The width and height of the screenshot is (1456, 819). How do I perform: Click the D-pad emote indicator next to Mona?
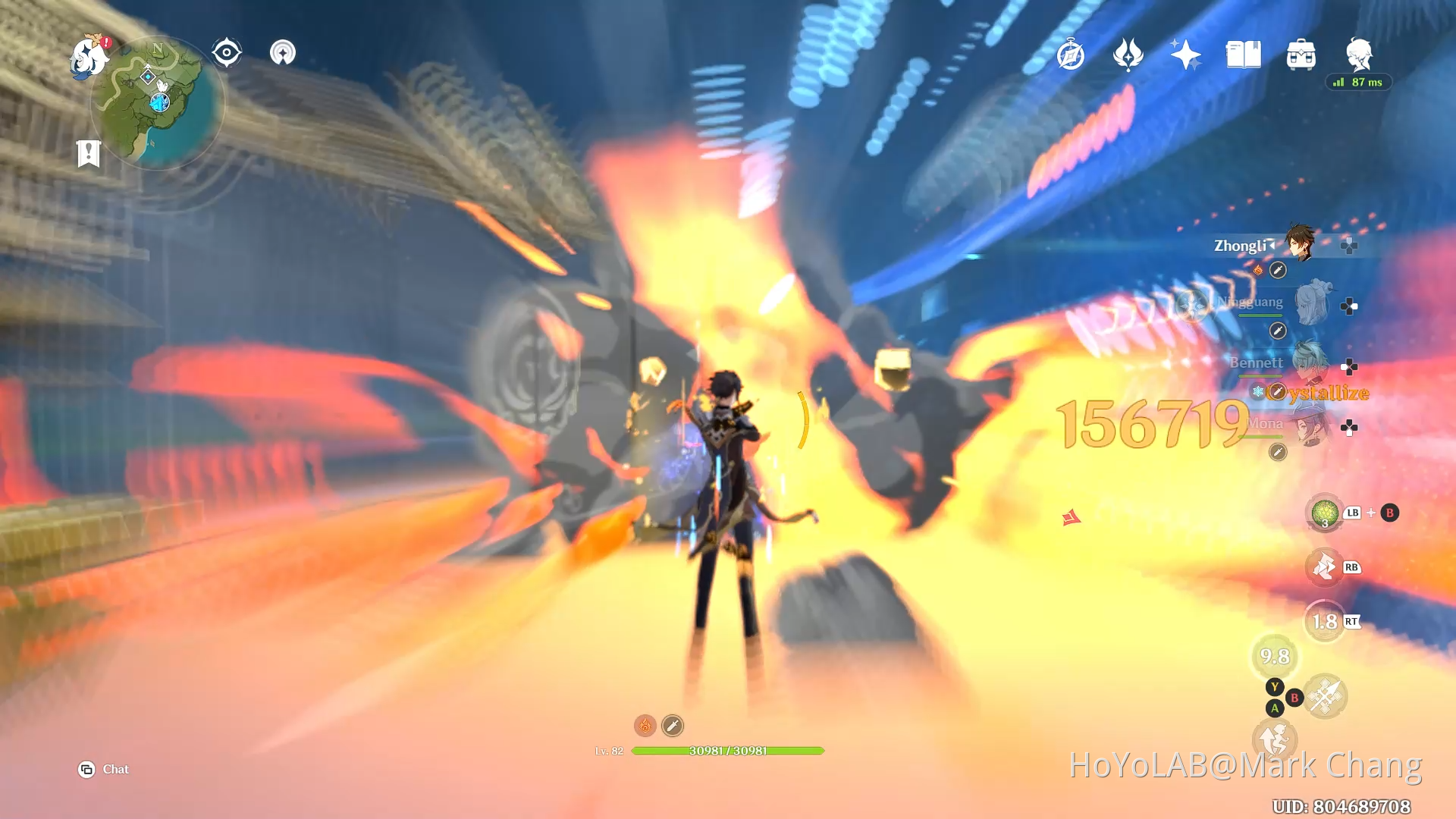click(x=1348, y=427)
